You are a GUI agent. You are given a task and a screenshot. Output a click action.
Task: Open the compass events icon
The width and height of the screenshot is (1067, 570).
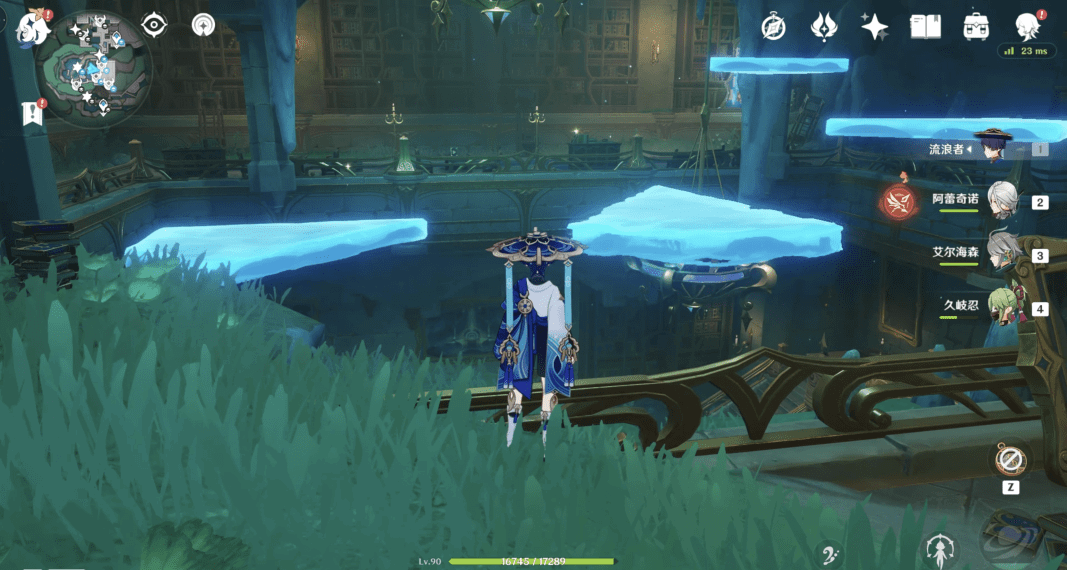click(773, 27)
